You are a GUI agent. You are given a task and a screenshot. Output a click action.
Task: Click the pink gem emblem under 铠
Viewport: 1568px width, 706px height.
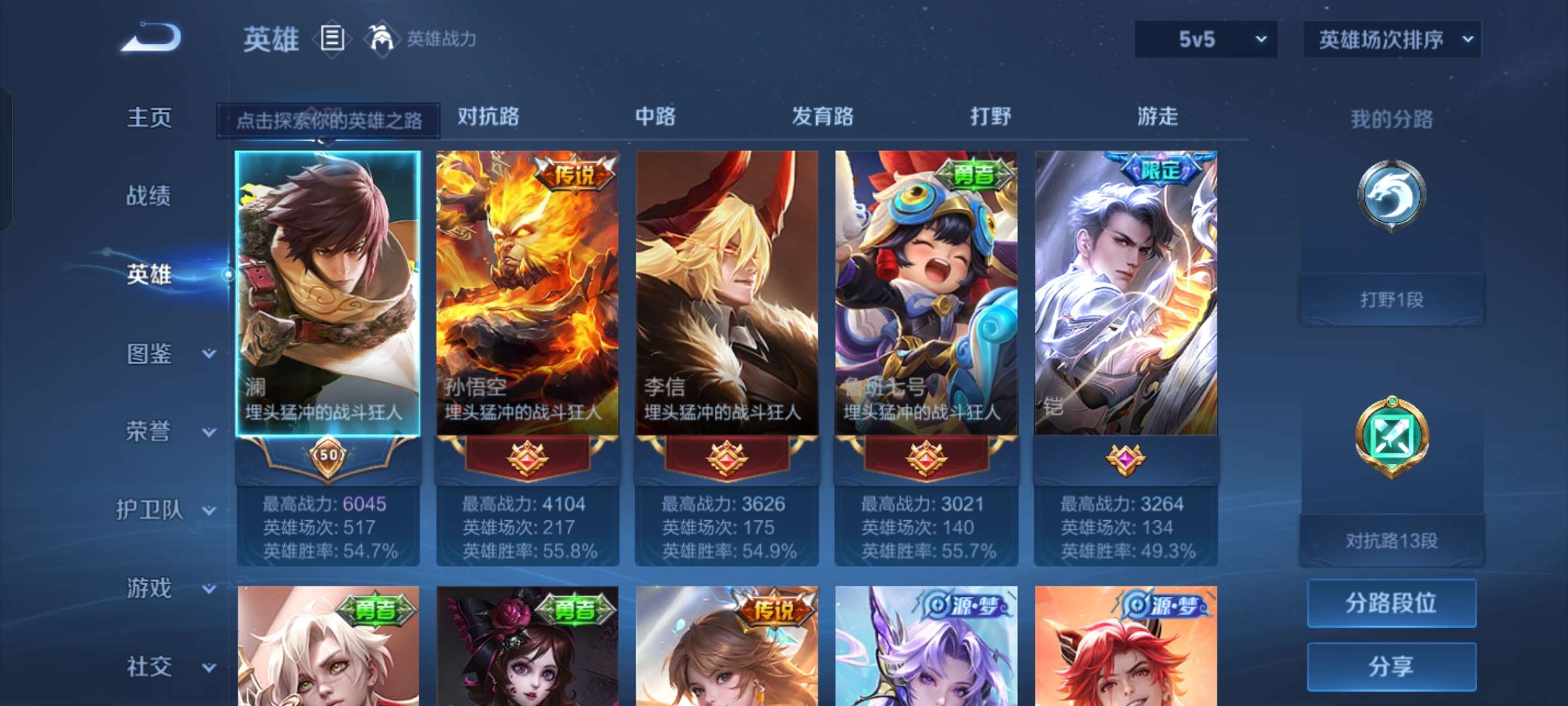[x=1126, y=458]
